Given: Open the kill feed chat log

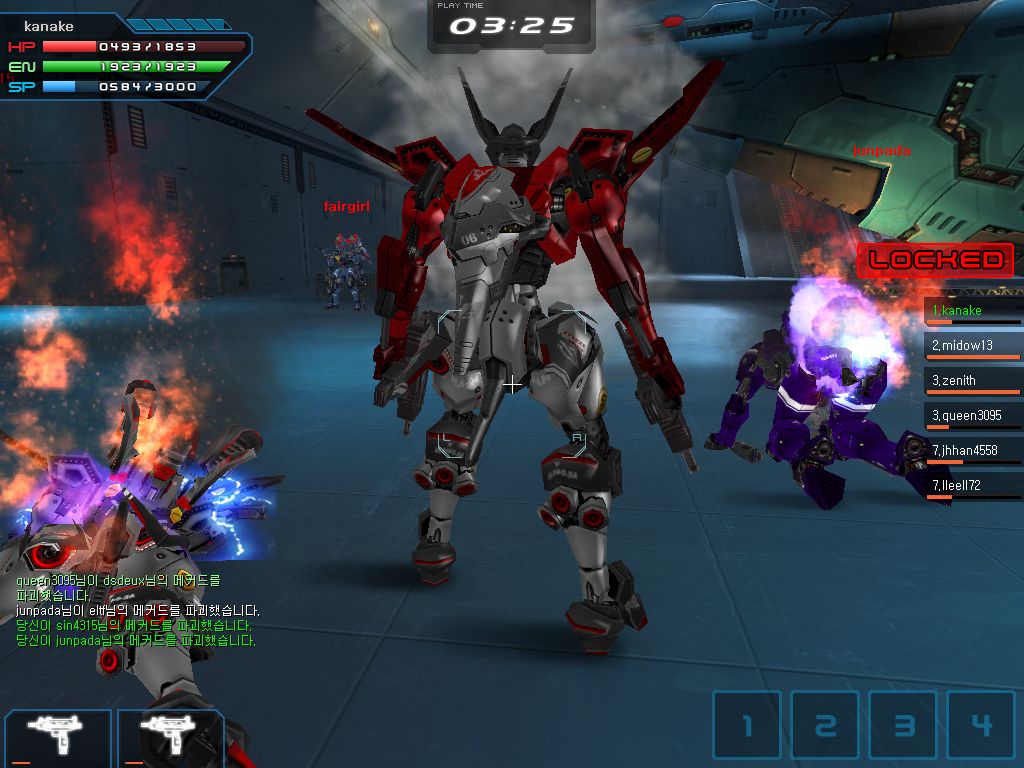Looking at the screenshot, I should click(137, 610).
